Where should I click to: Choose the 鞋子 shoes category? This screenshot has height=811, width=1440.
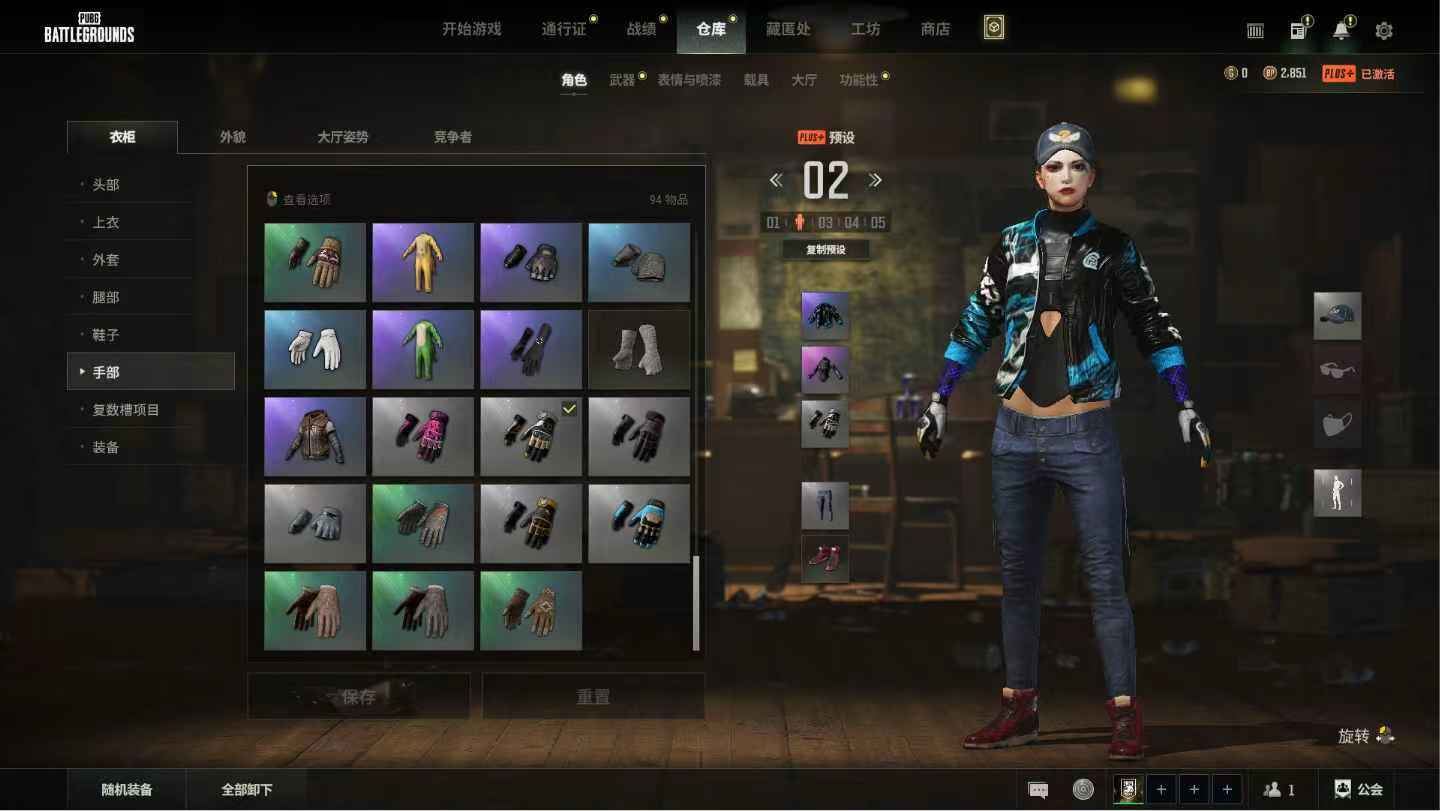(x=106, y=335)
